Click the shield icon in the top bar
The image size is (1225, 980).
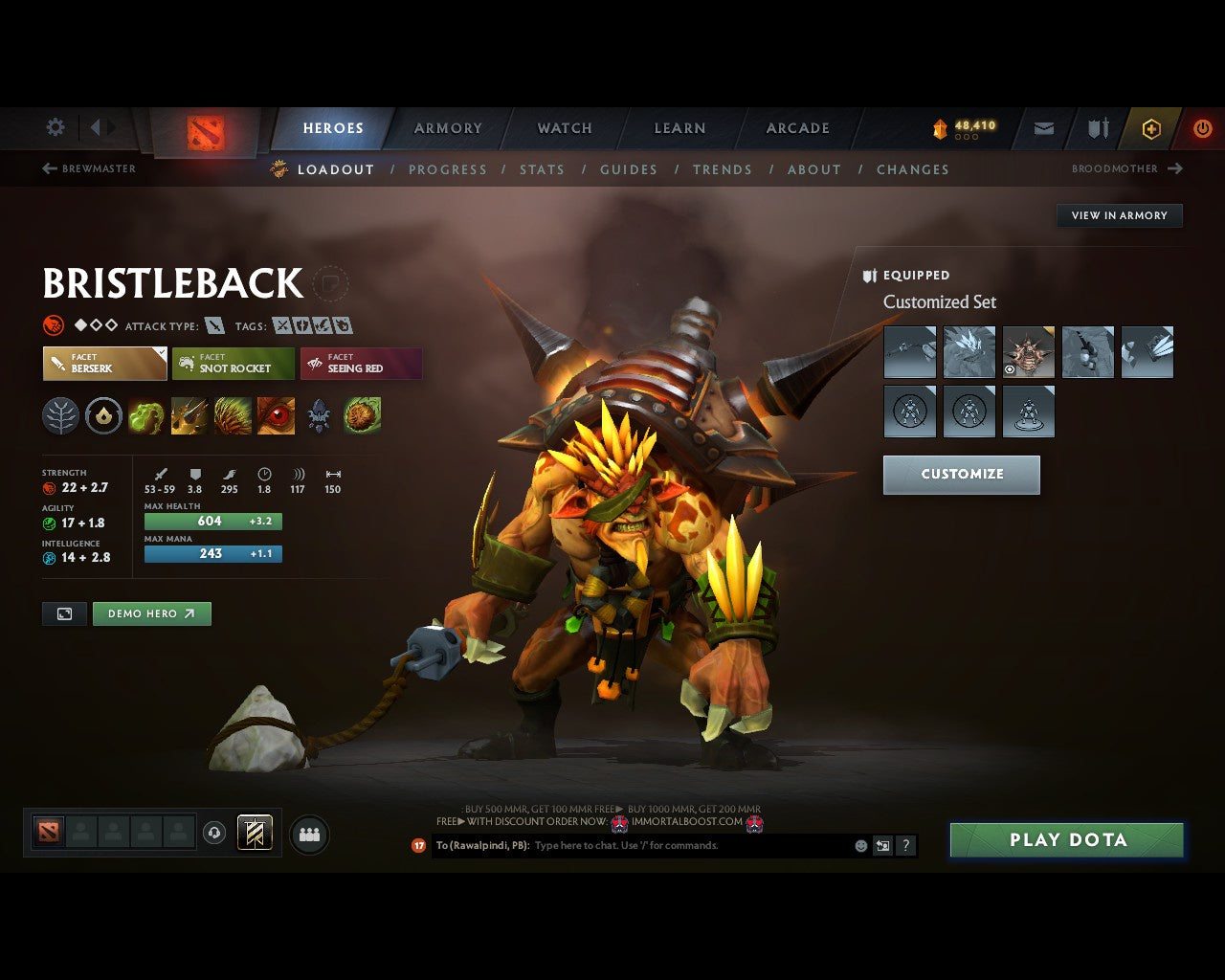pos(1096,128)
